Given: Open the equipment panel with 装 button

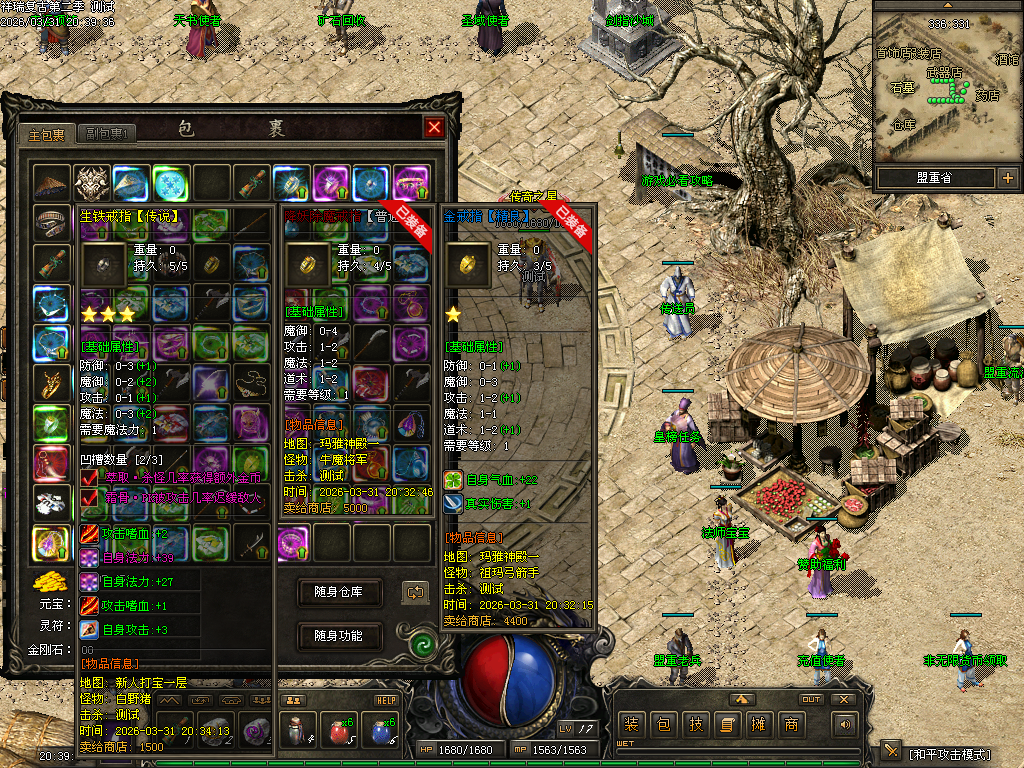Looking at the screenshot, I should pyautogui.click(x=632, y=724).
